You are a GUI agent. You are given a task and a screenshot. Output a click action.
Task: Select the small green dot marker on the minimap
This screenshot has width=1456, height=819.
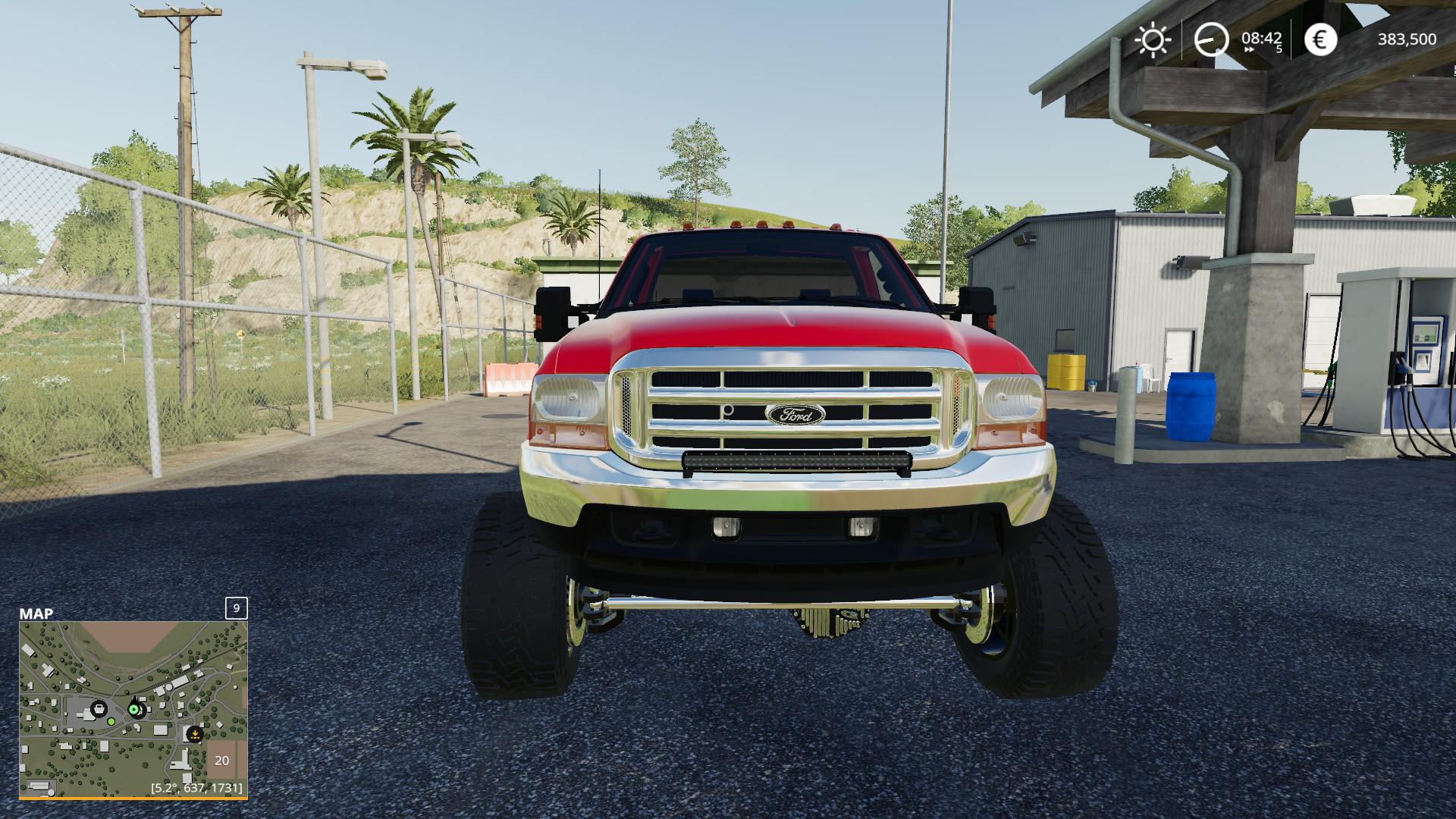pyautogui.click(x=111, y=721)
